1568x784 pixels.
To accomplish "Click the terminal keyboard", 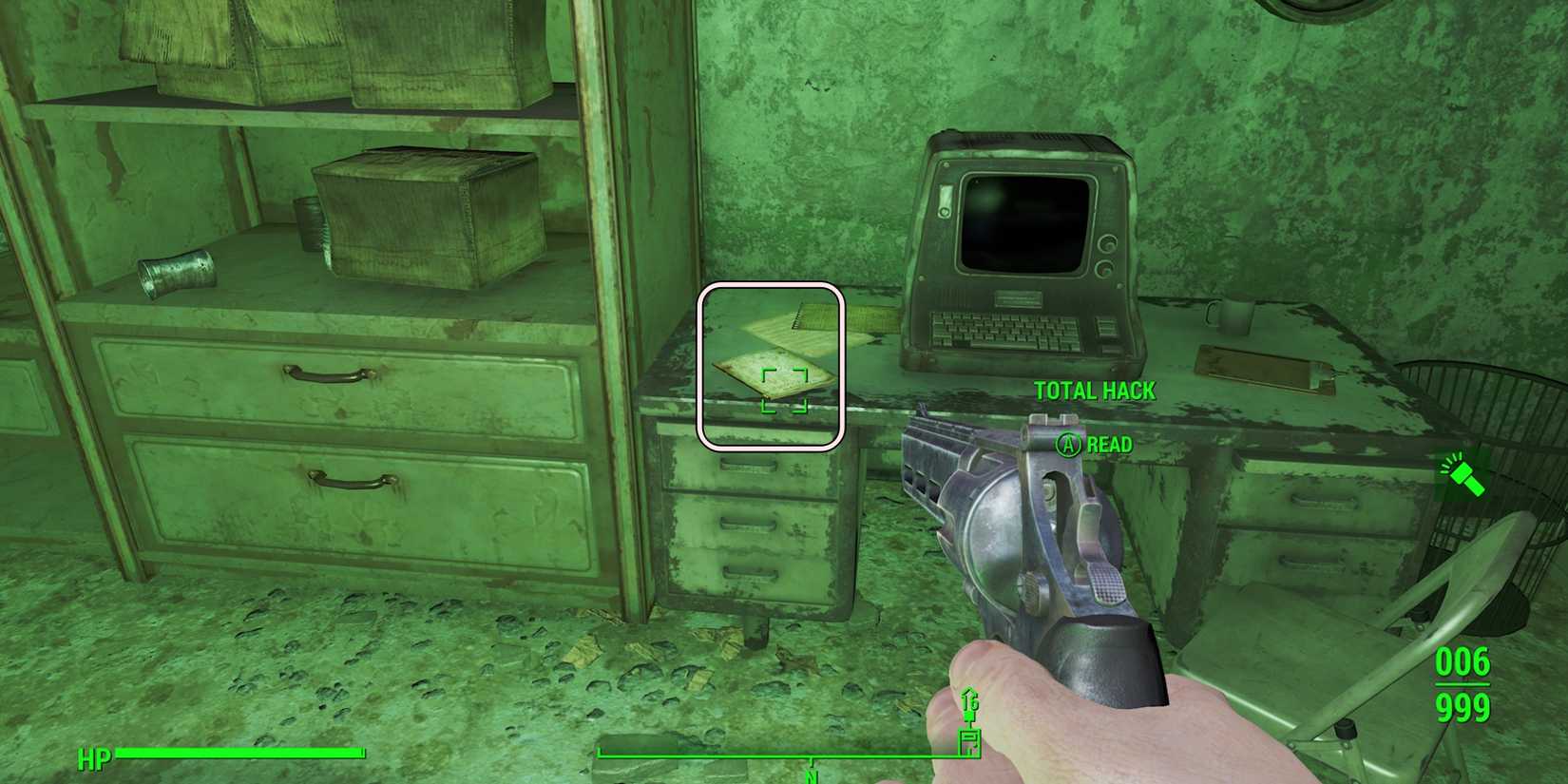I will 1007,328.
